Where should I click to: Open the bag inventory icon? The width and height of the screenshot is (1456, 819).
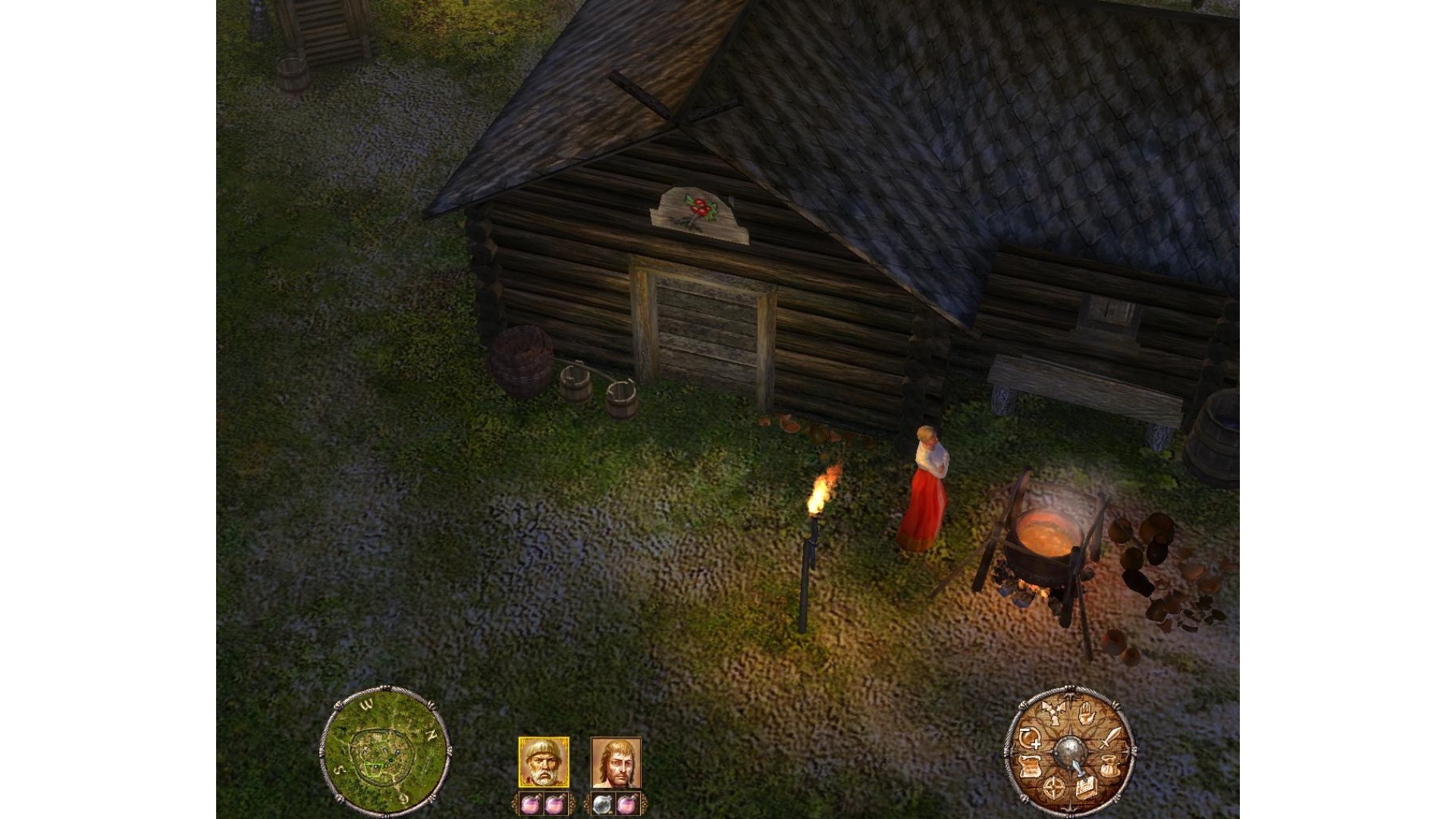(1111, 766)
